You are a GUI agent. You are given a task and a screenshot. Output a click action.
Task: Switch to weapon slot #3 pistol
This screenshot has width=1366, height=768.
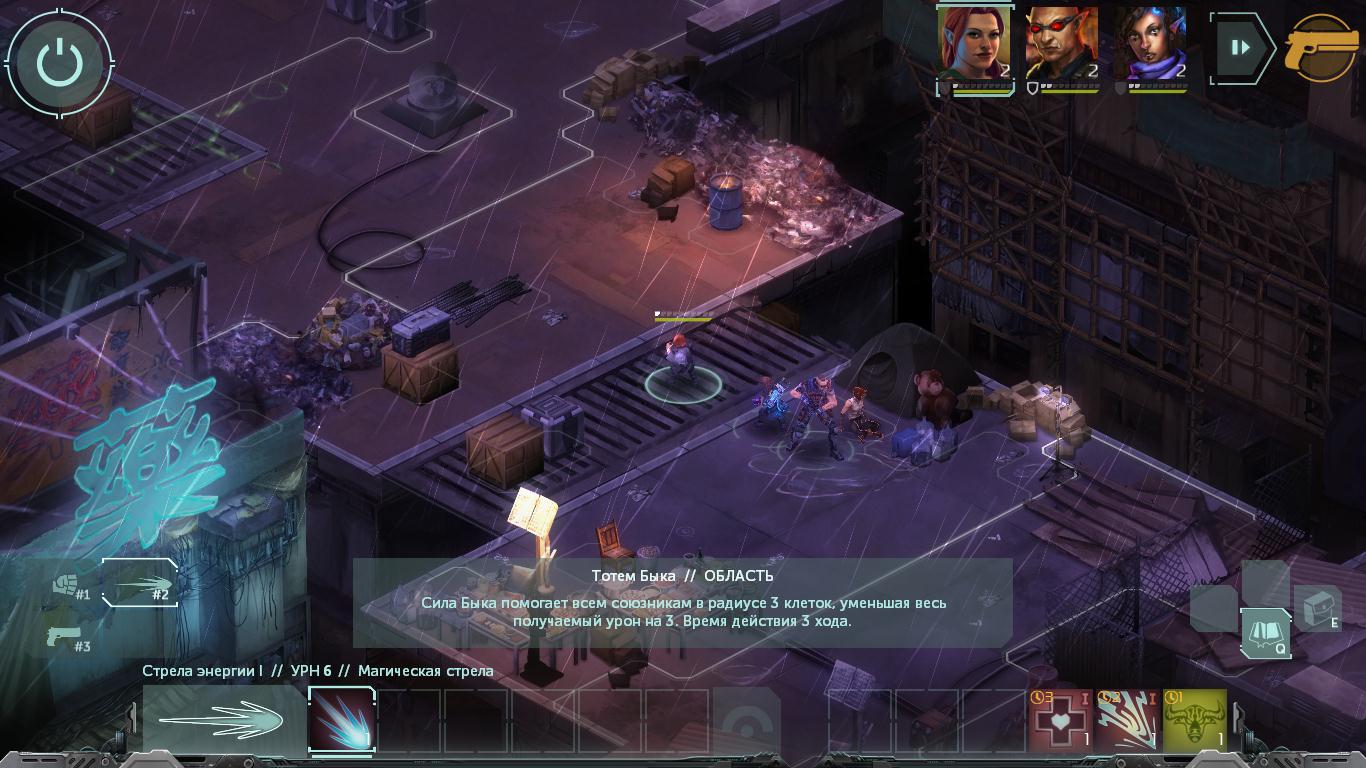pos(65,640)
